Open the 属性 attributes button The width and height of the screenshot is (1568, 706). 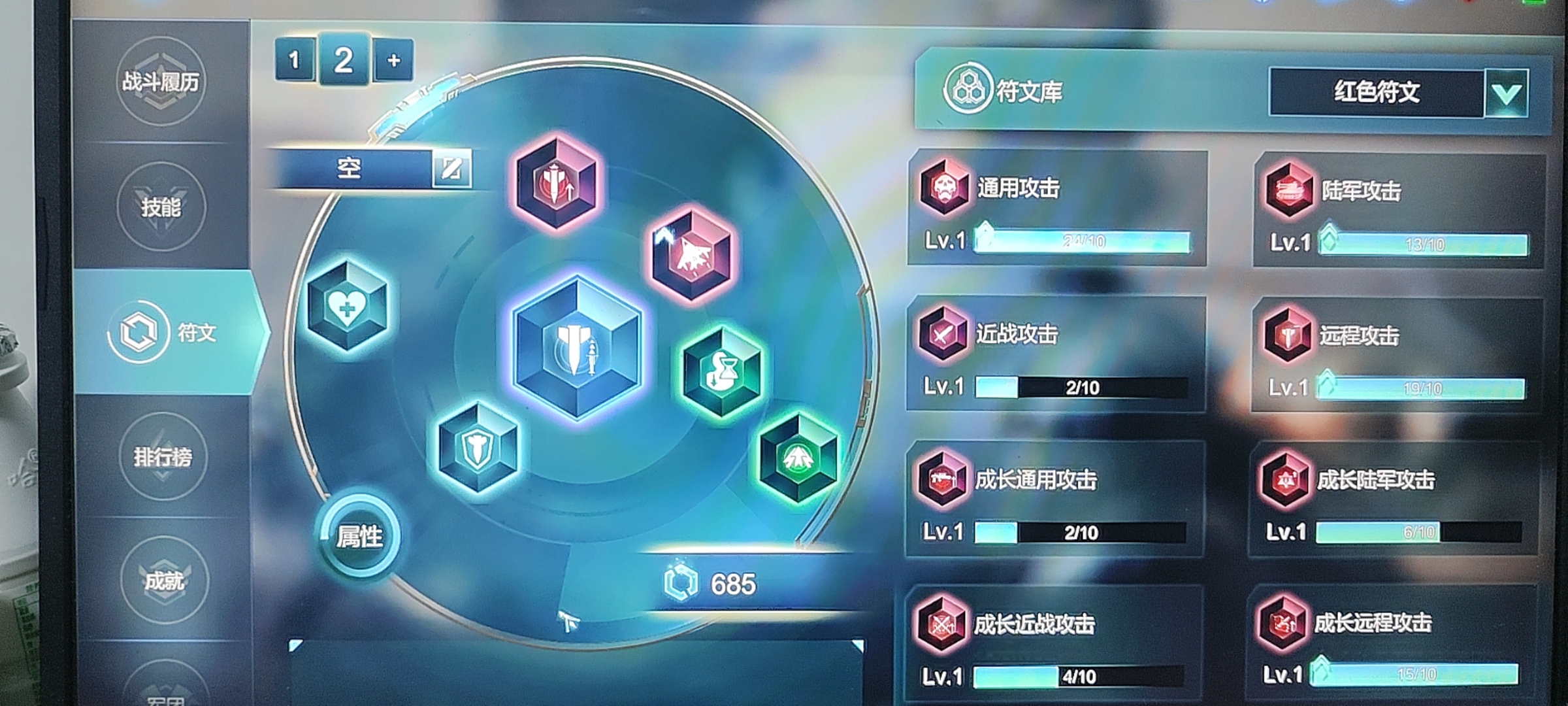point(359,537)
